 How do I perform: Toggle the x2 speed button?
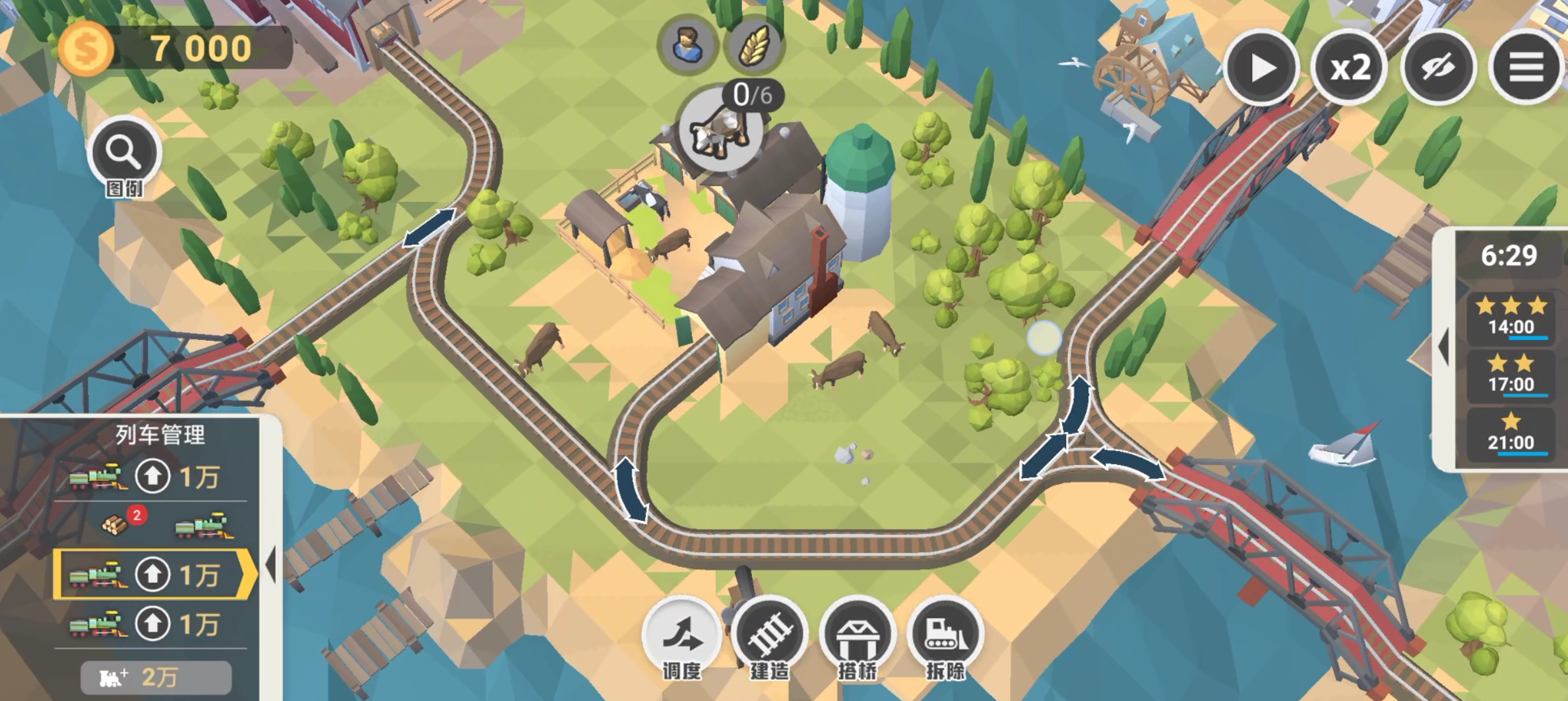(x=1349, y=67)
